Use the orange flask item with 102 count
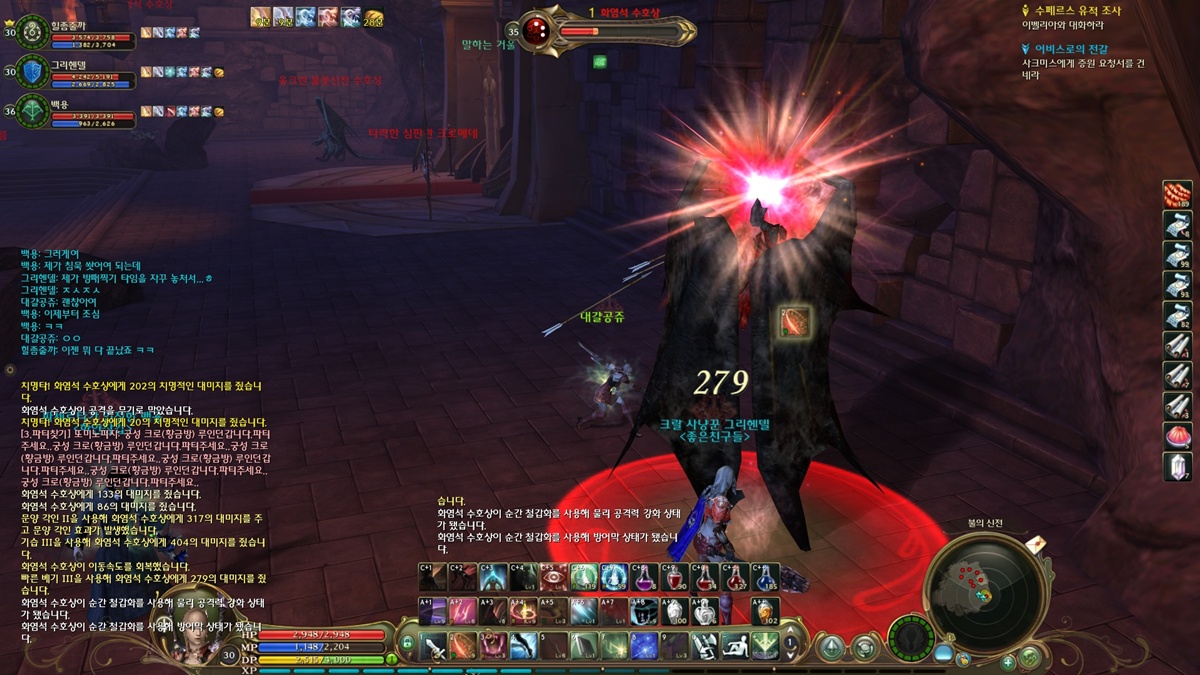Screen dimensions: 1200x675 765,611
